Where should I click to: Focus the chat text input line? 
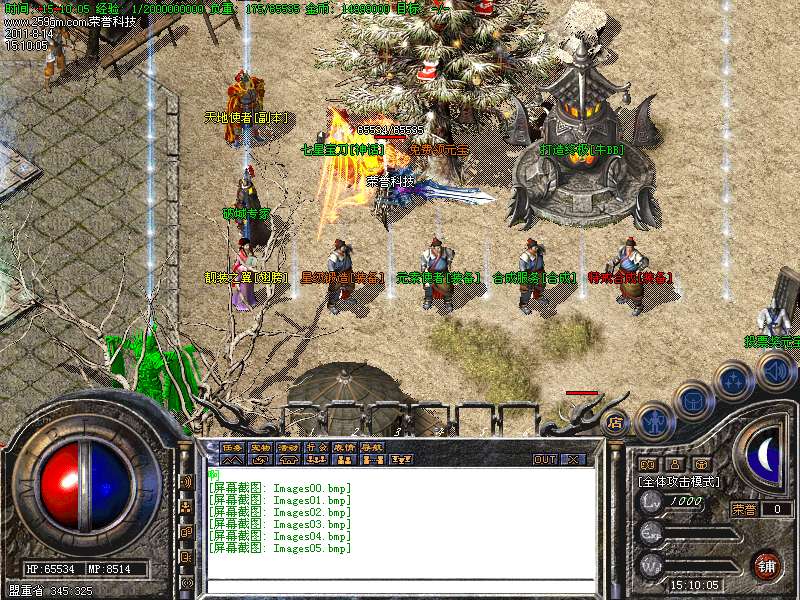coord(400,585)
